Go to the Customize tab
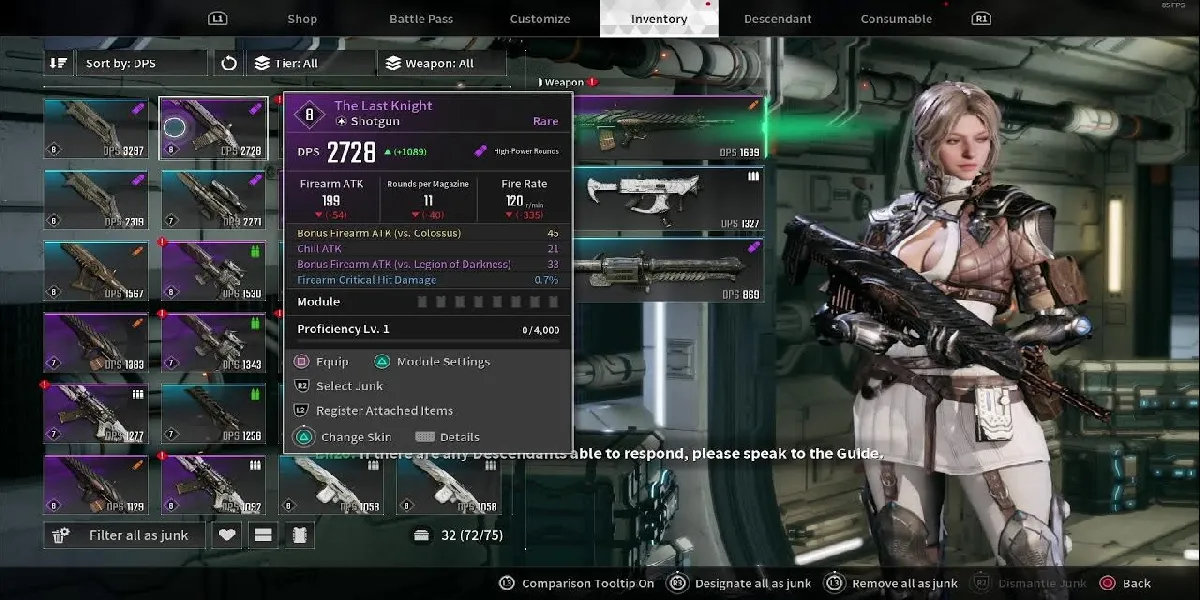Viewport: 1200px width, 600px height. pyautogui.click(x=540, y=19)
